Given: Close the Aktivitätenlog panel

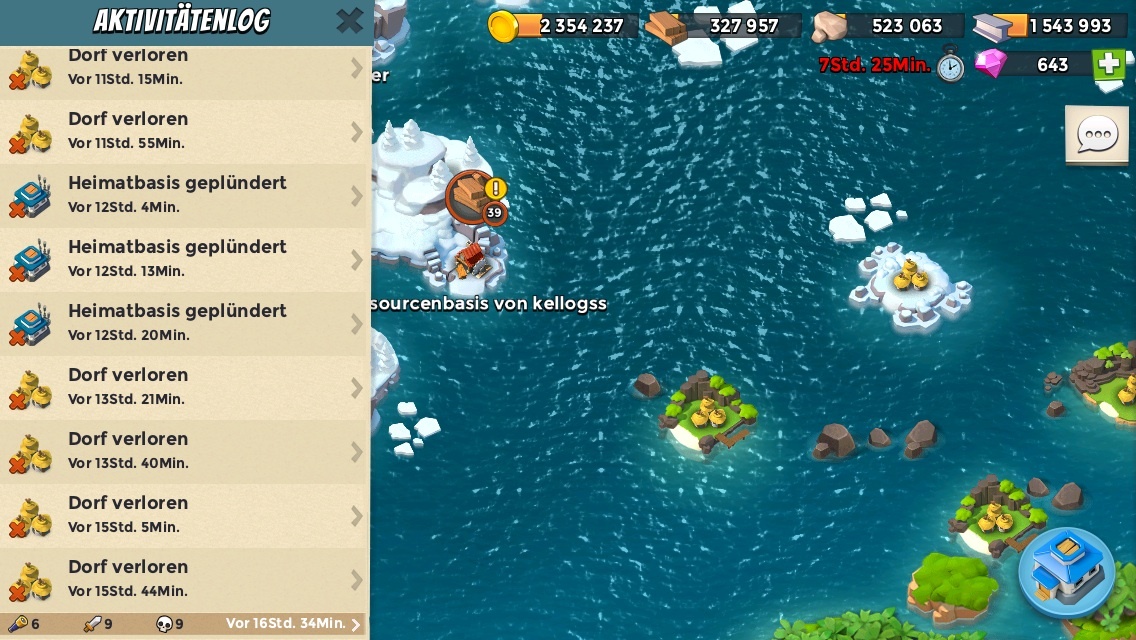Looking at the screenshot, I should [x=349, y=21].
